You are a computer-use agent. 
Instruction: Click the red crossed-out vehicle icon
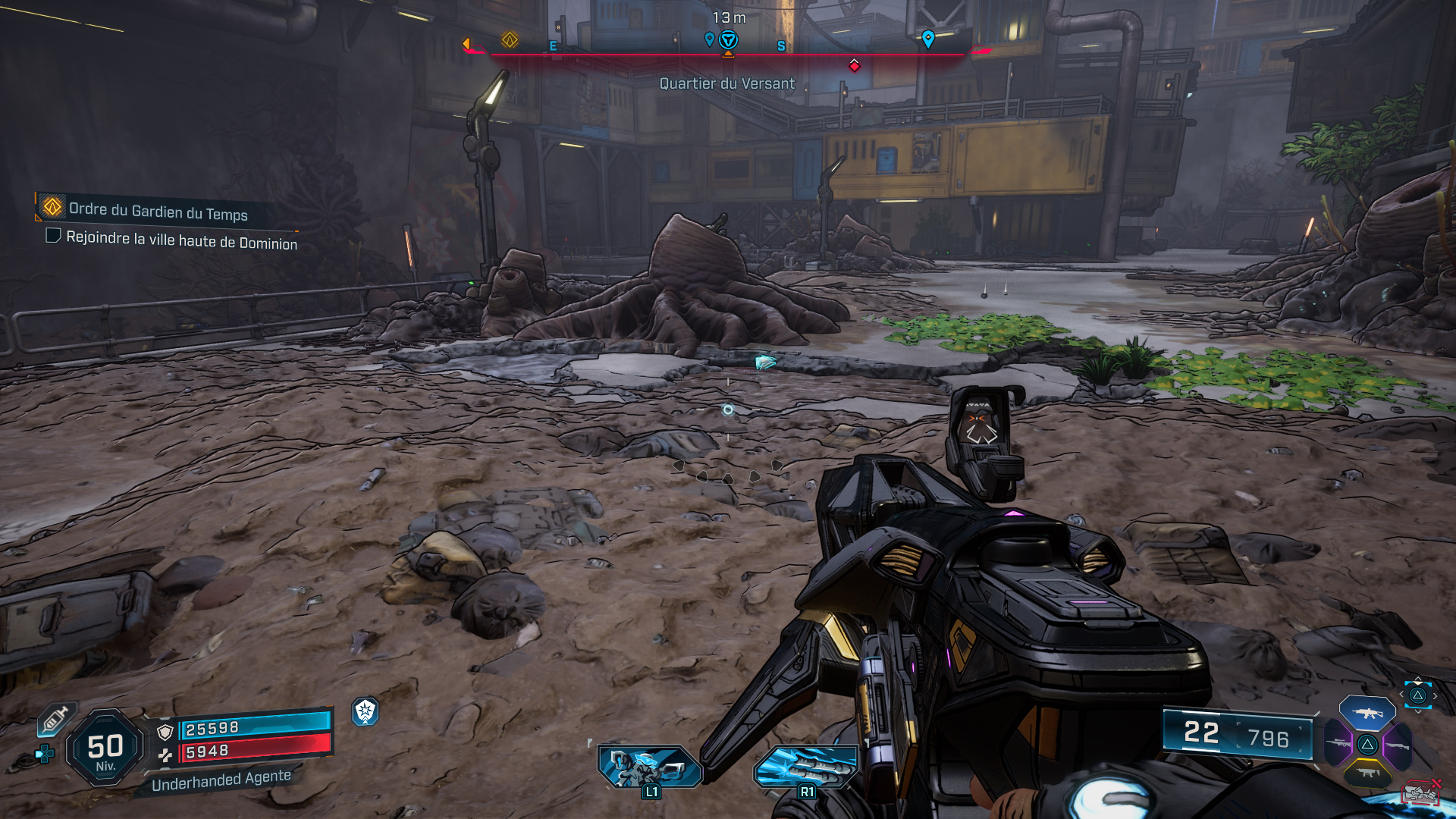pos(1421,792)
